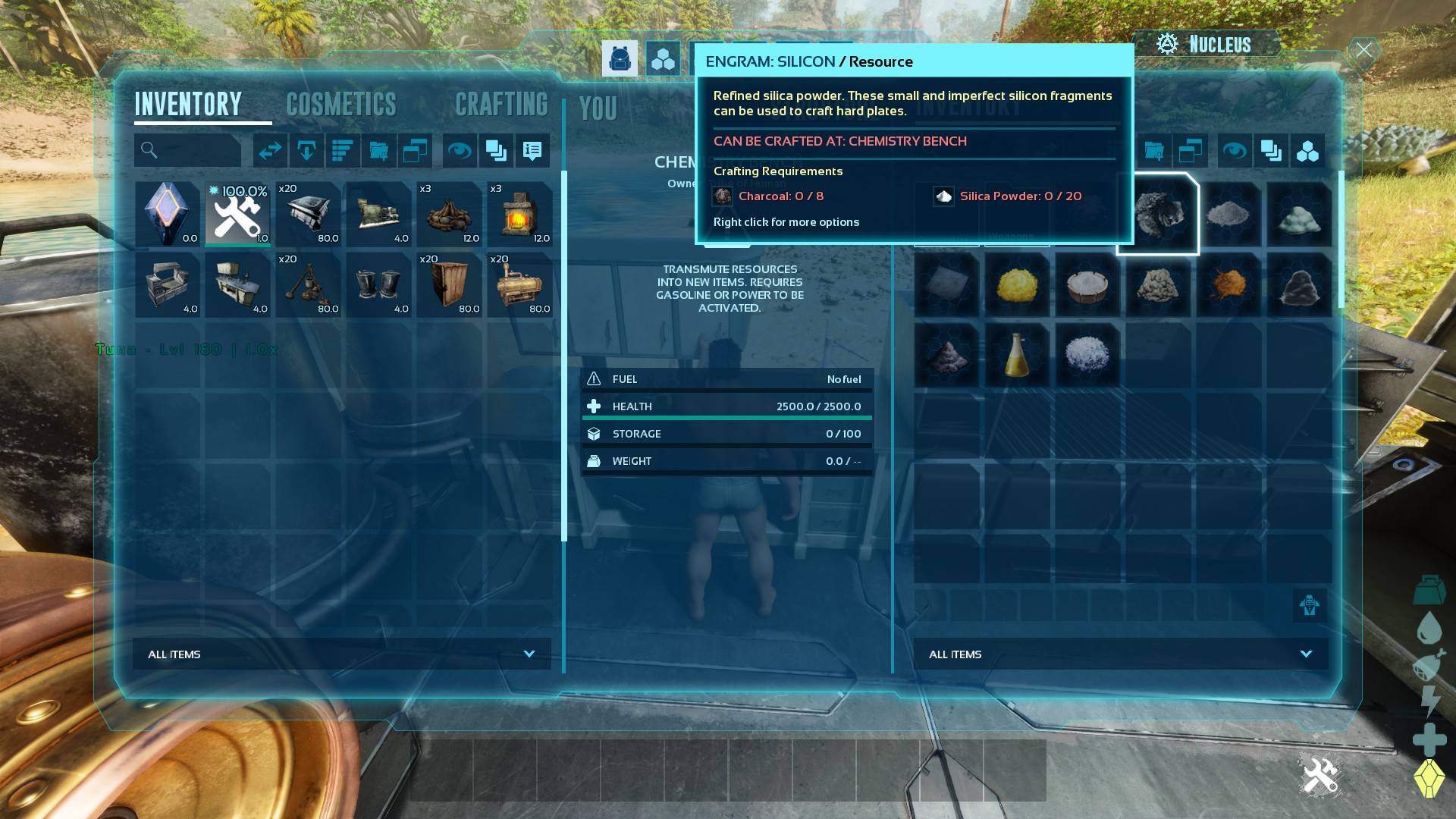Click the transfer-all arrows button
The height and width of the screenshot is (819, 1456).
coord(270,151)
